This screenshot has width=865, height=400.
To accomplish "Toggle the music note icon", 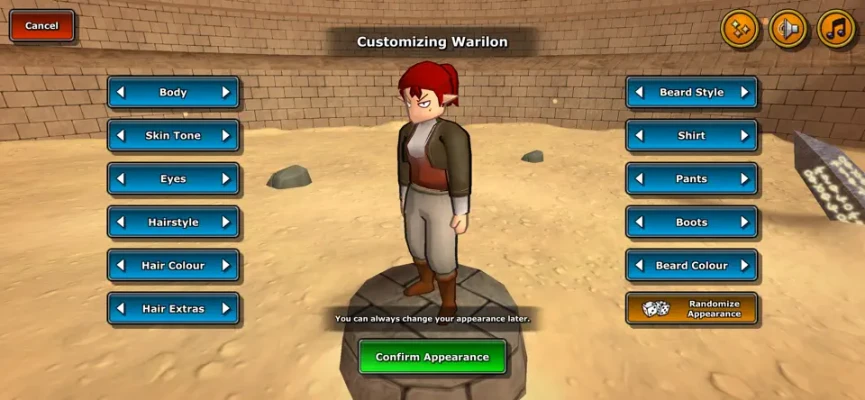I will (x=836, y=28).
